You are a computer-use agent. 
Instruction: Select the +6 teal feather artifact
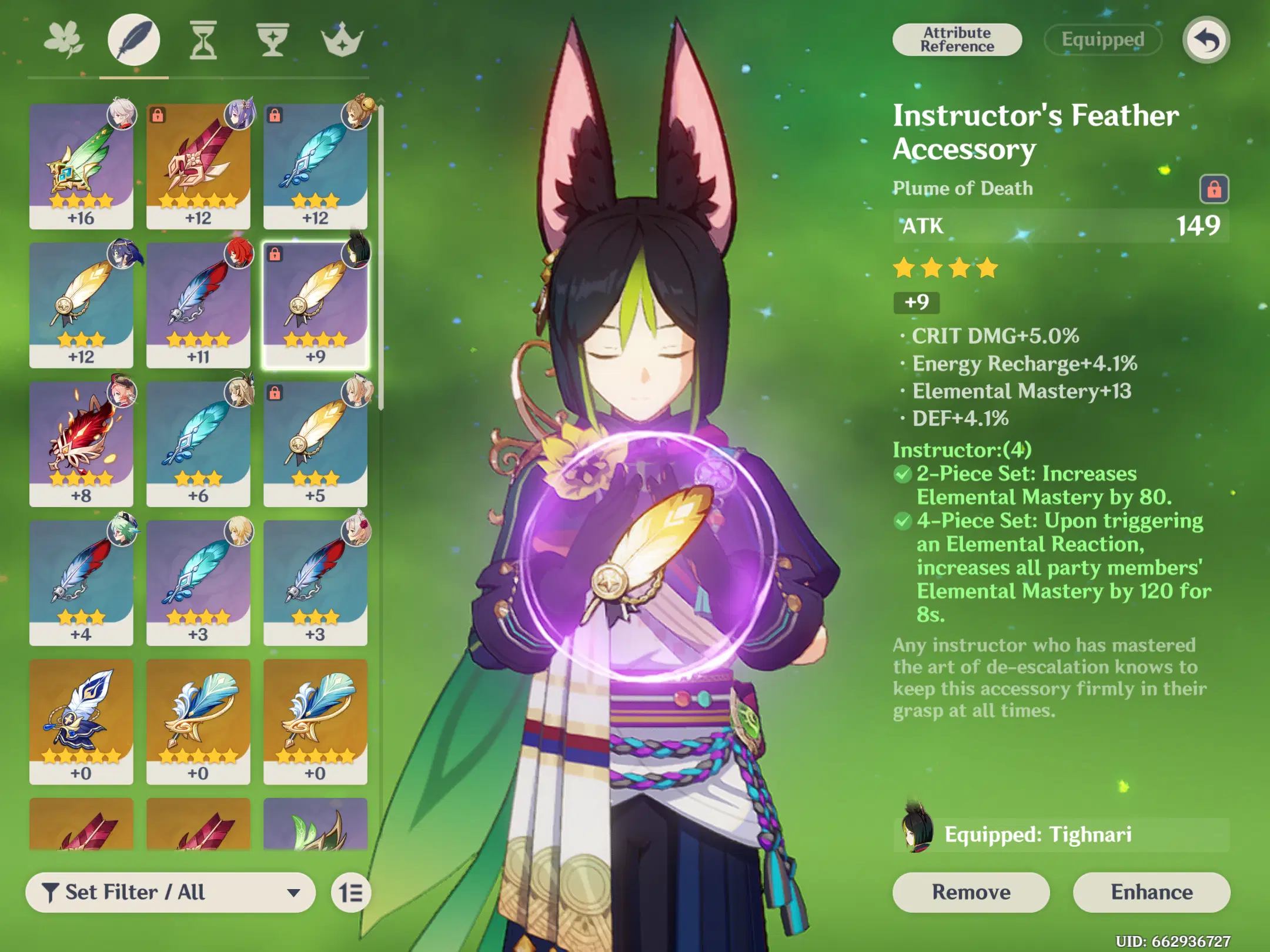(x=198, y=444)
